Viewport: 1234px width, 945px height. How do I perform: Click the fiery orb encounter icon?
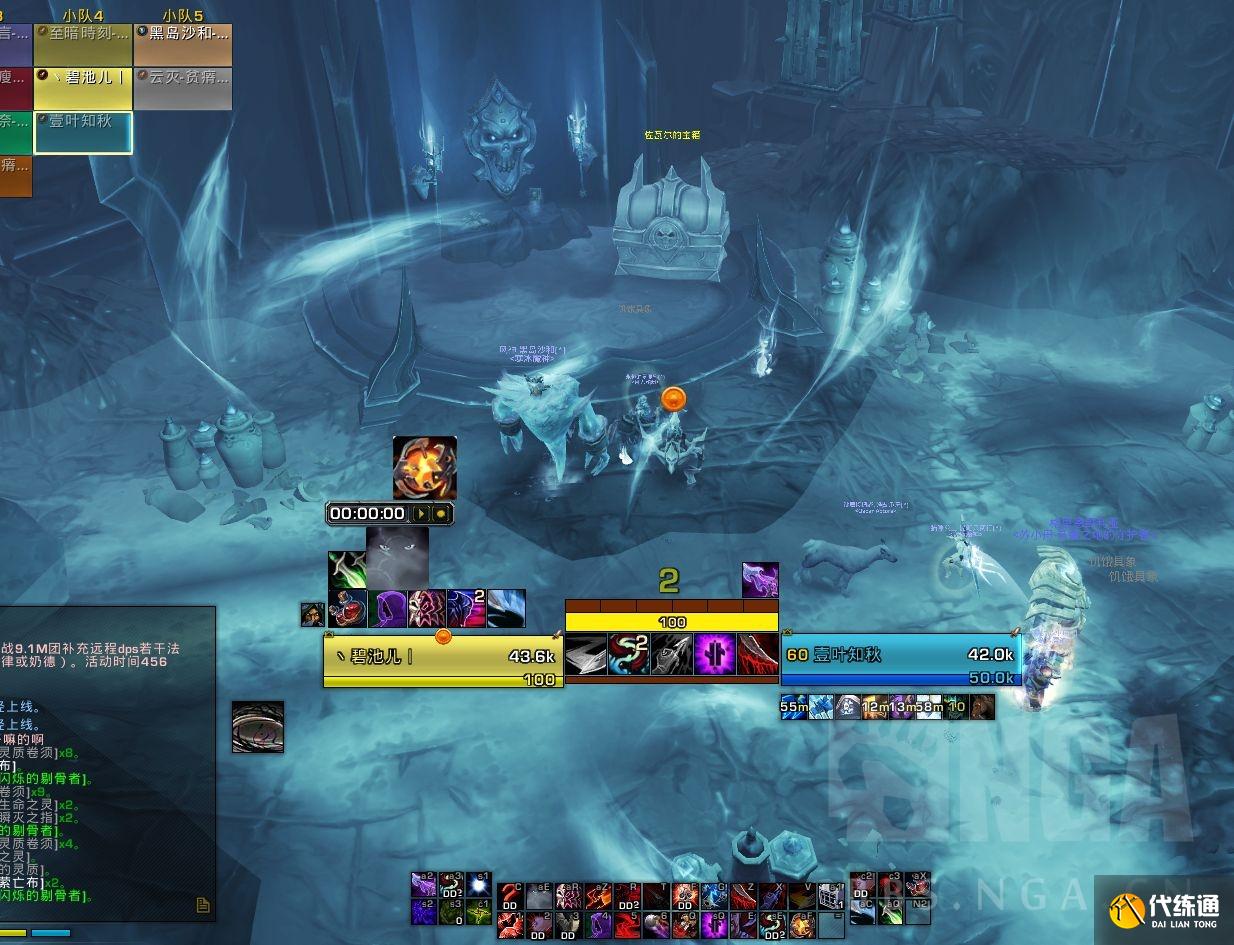point(425,468)
